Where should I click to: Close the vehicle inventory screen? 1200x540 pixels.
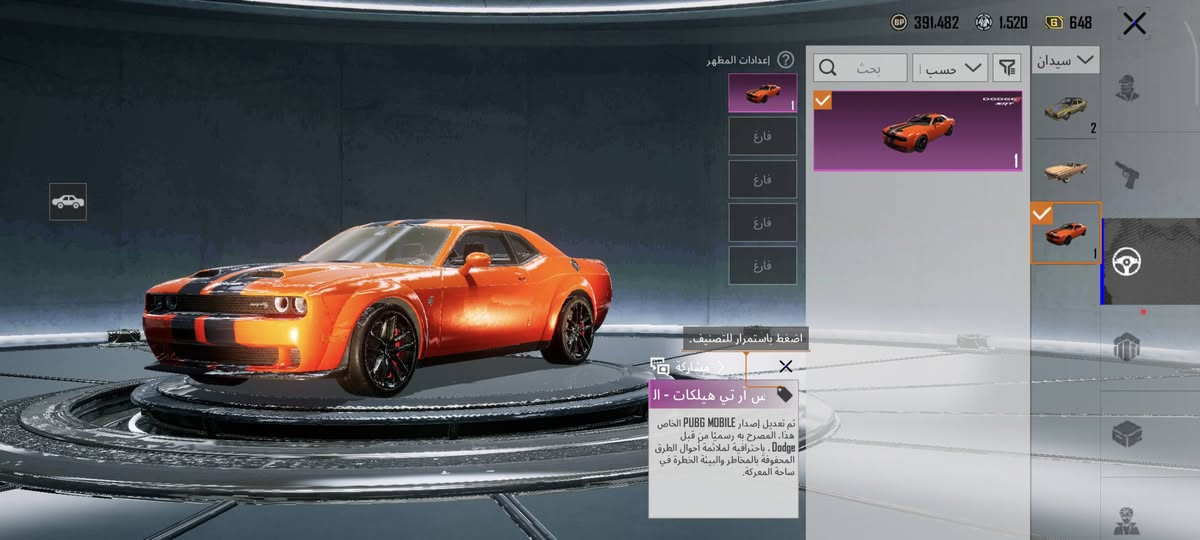click(1134, 23)
